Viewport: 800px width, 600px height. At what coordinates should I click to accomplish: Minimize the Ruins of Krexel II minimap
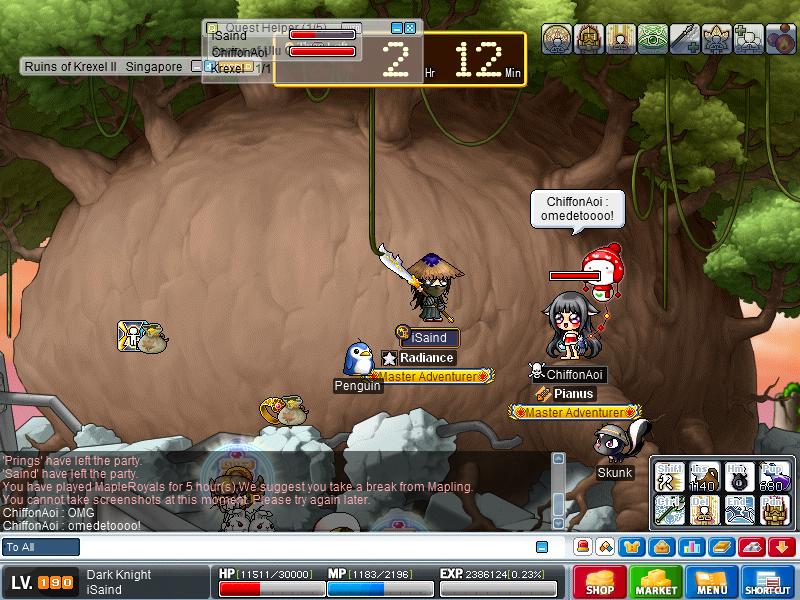point(196,66)
